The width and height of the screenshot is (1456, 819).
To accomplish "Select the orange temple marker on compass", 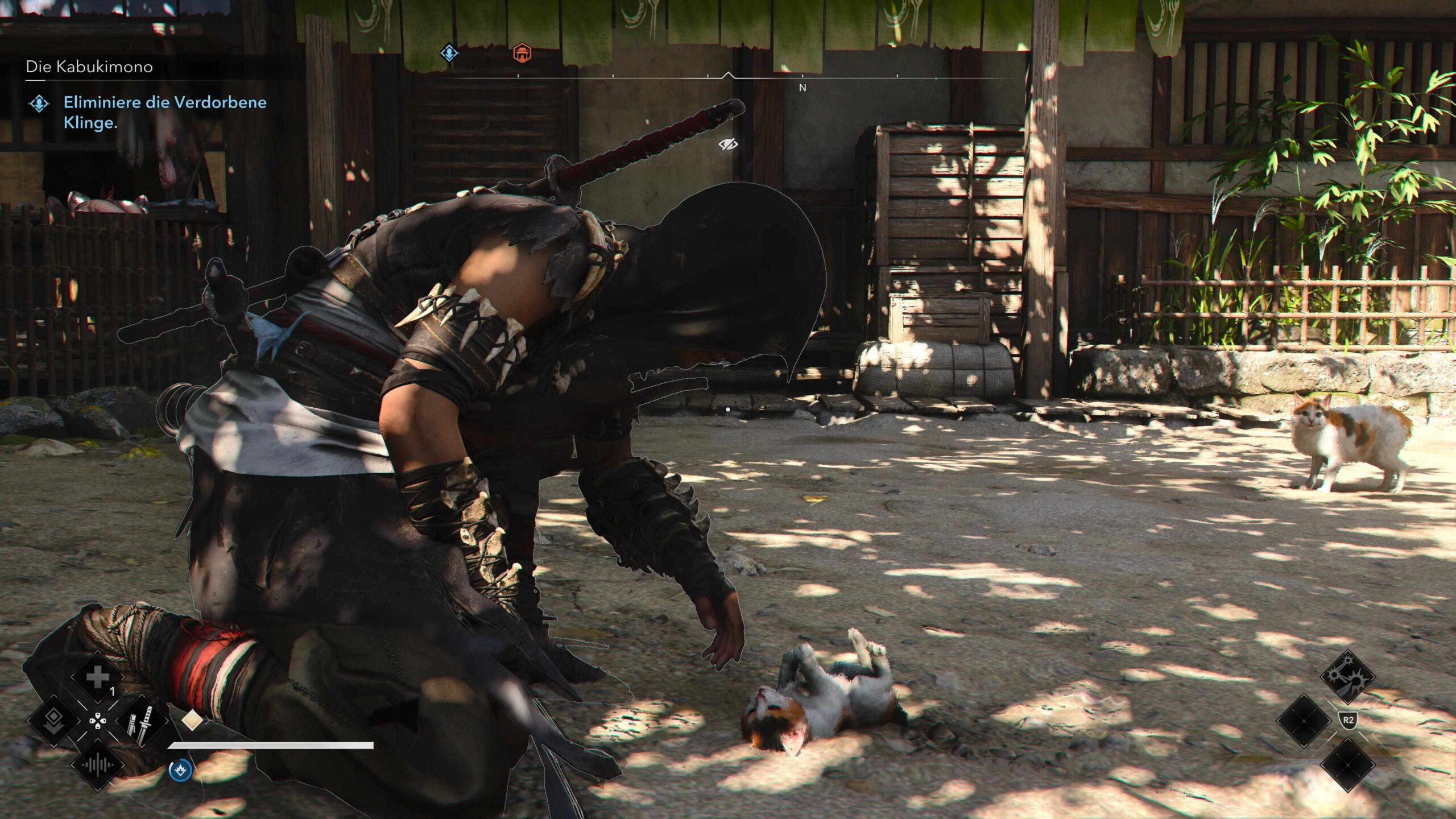I will pyautogui.click(x=522, y=53).
